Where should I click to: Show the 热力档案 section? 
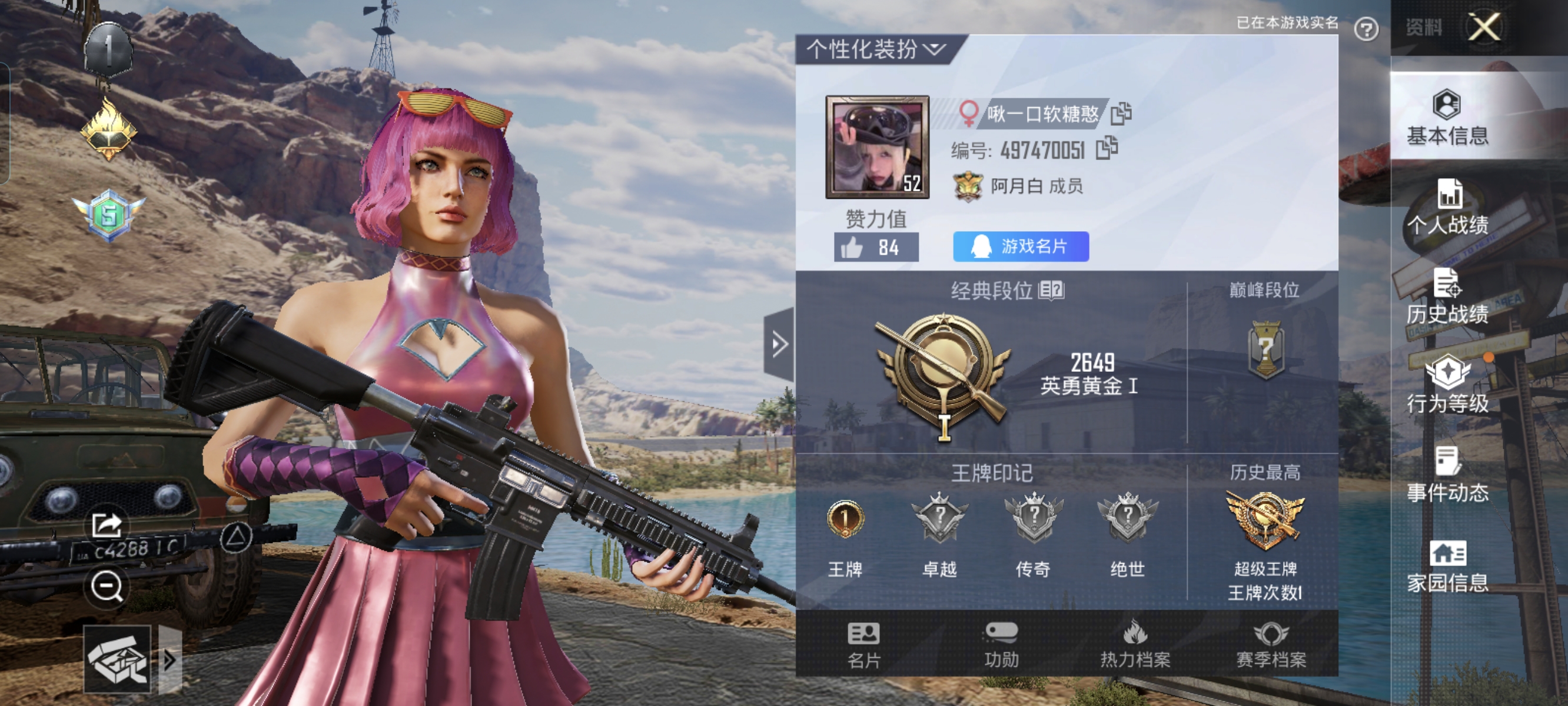tap(1135, 645)
